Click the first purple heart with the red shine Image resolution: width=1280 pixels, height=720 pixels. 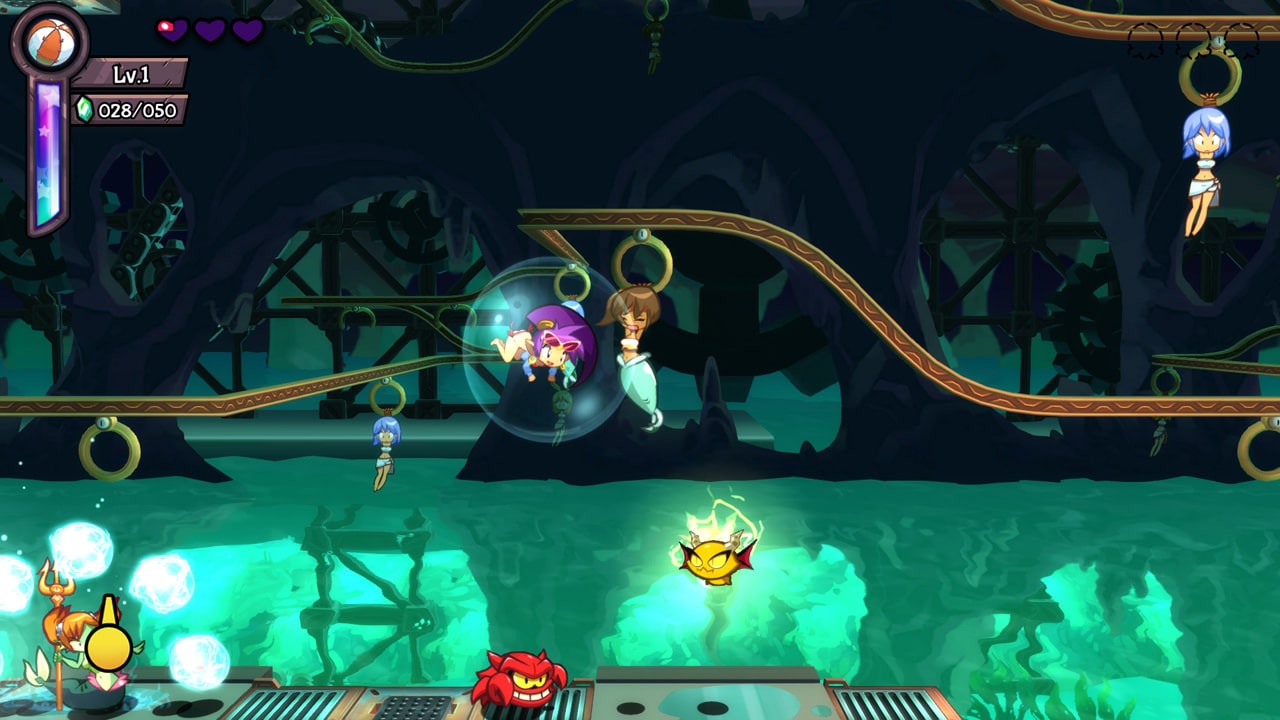pos(172,30)
